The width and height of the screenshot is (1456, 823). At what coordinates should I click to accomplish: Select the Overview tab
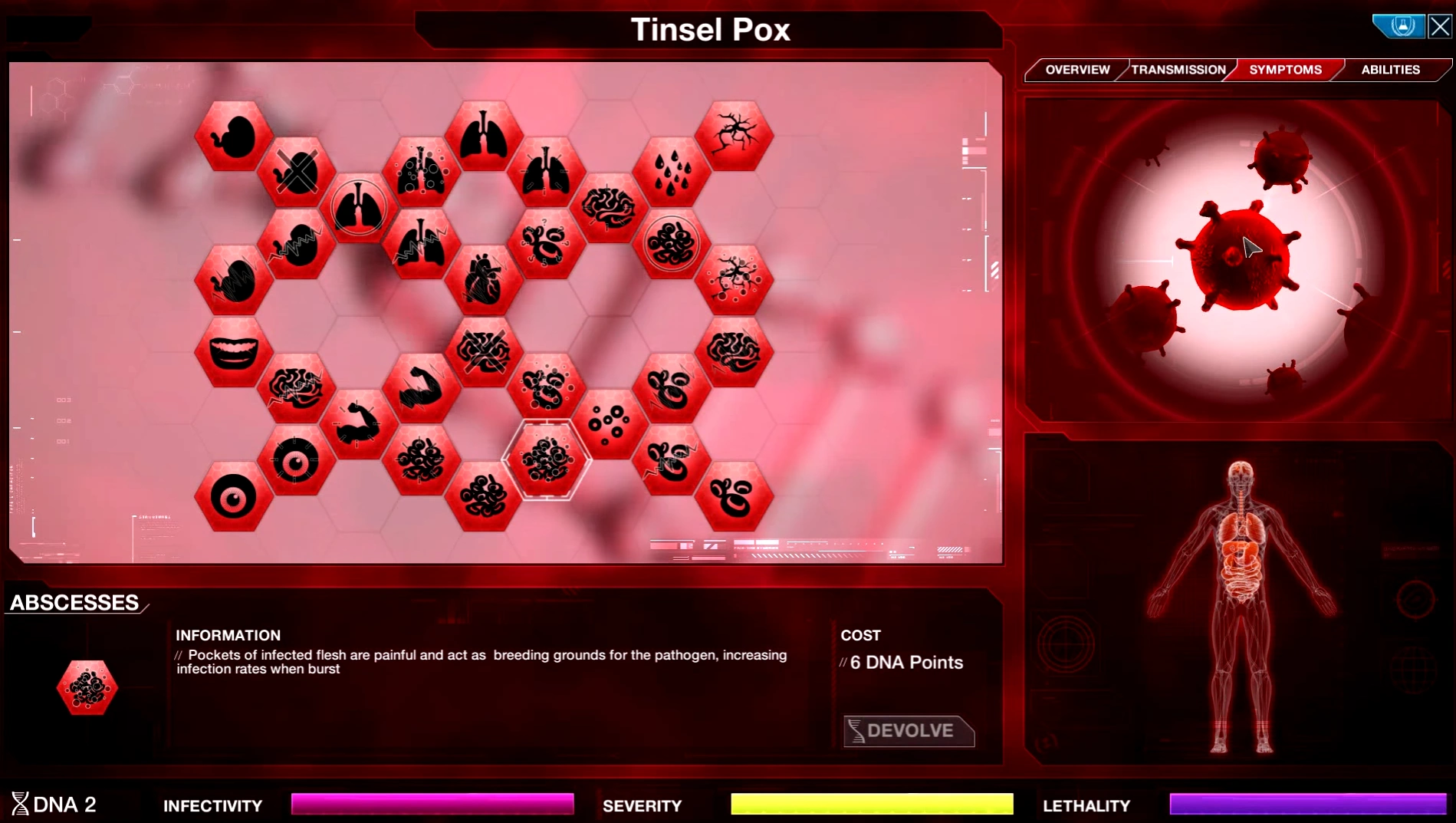coord(1076,70)
